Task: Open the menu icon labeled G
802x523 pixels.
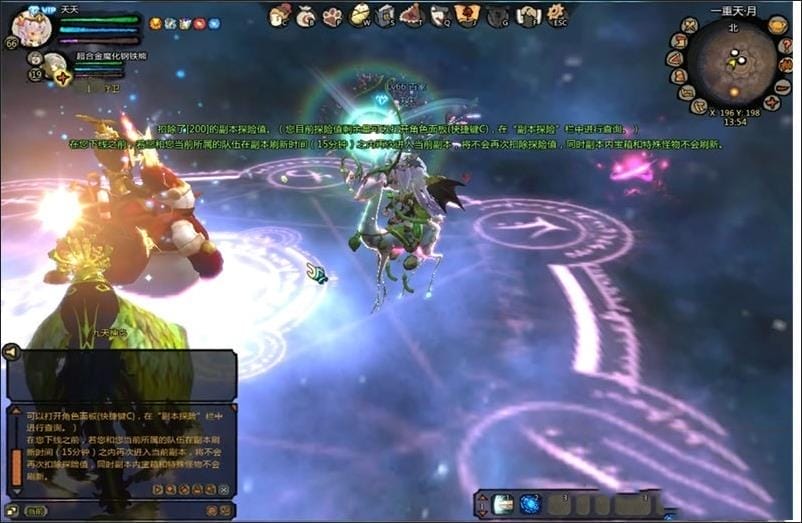Action: tap(498, 15)
